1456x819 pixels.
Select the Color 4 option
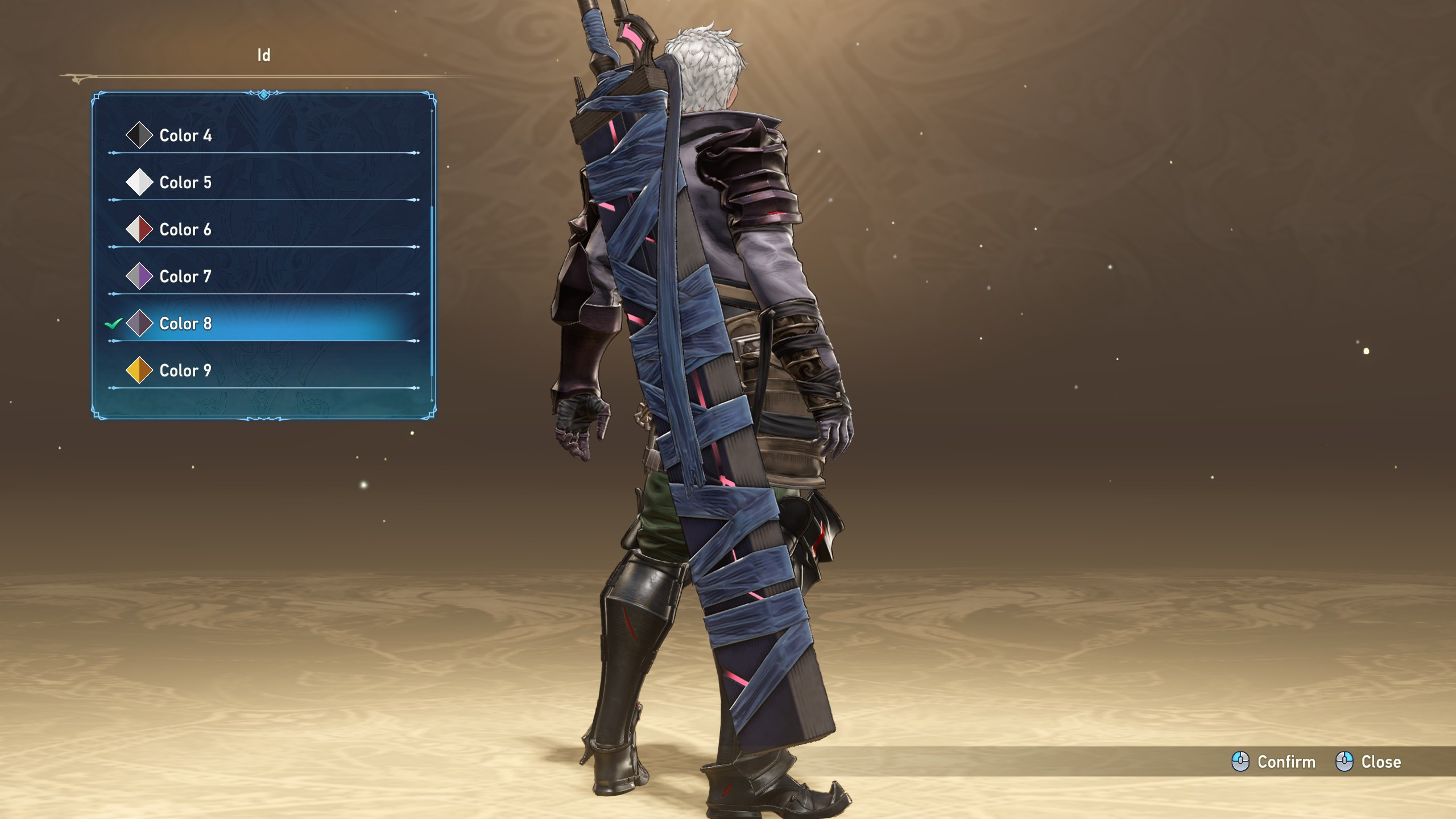[x=185, y=135]
